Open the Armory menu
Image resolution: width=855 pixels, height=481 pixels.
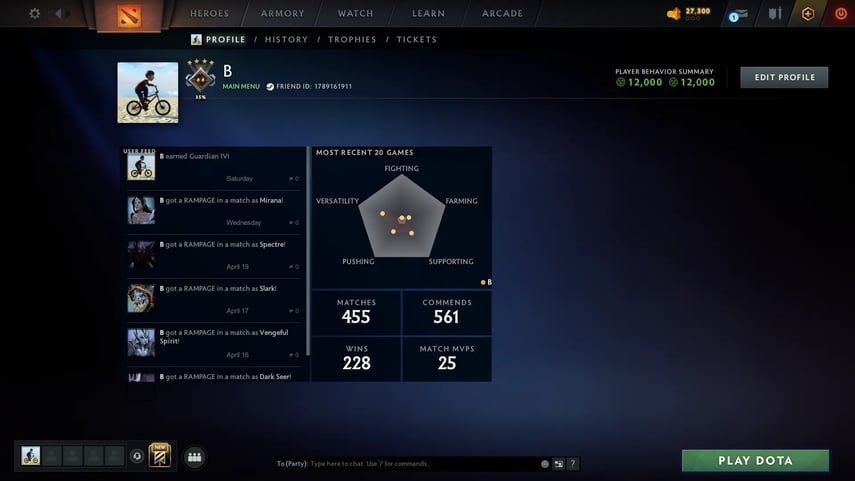(x=282, y=14)
